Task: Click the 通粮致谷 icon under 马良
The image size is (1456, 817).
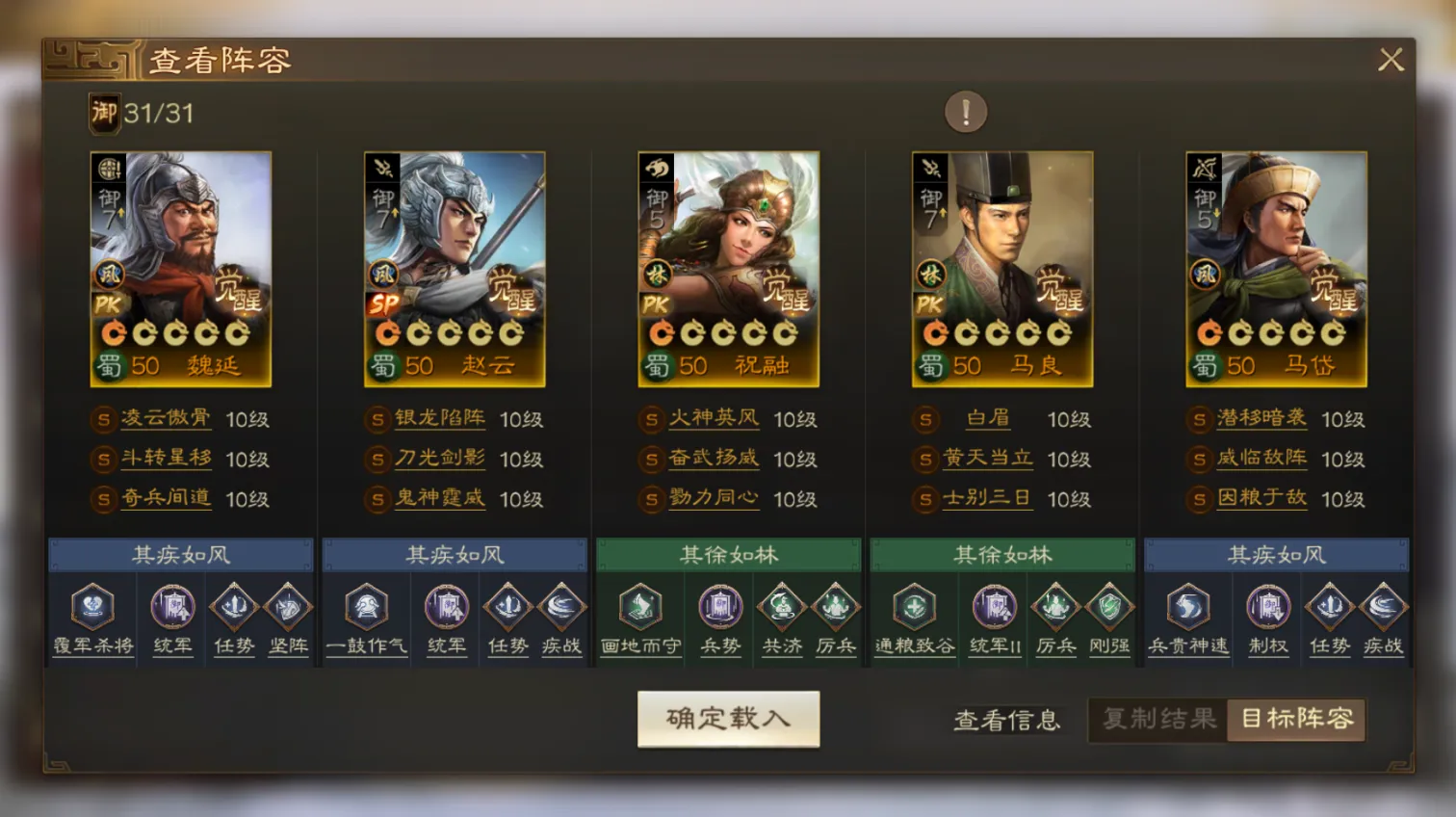Action: click(913, 608)
